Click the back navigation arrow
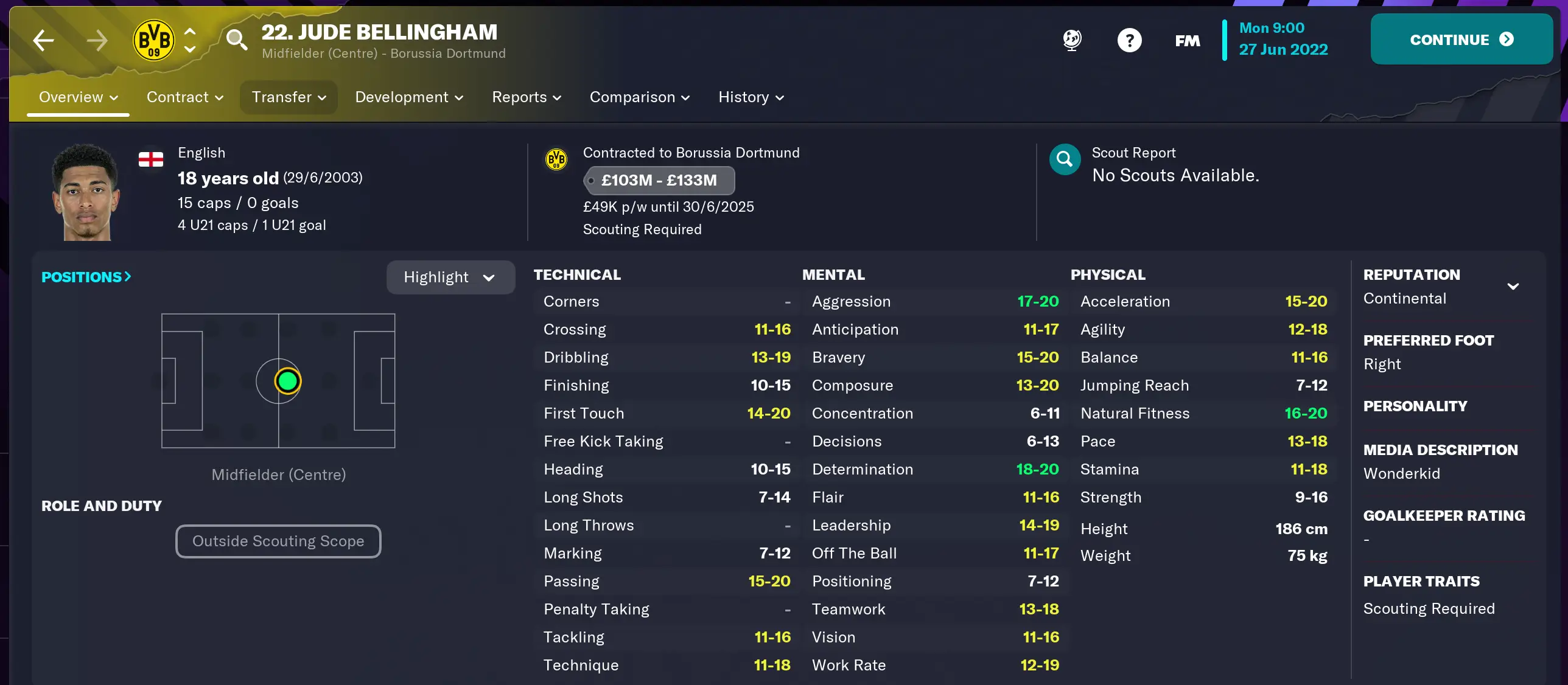Image resolution: width=1568 pixels, height=685 pixels. click(43, 40)
